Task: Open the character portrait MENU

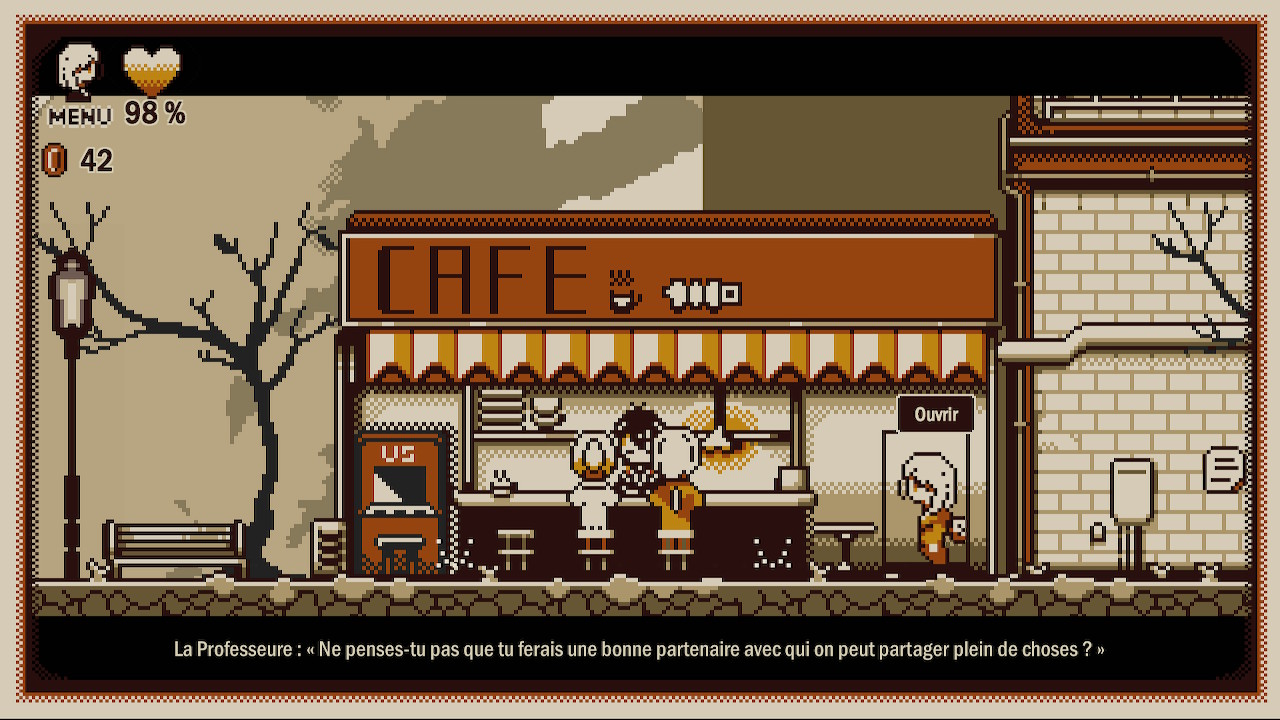Action: 80,83
